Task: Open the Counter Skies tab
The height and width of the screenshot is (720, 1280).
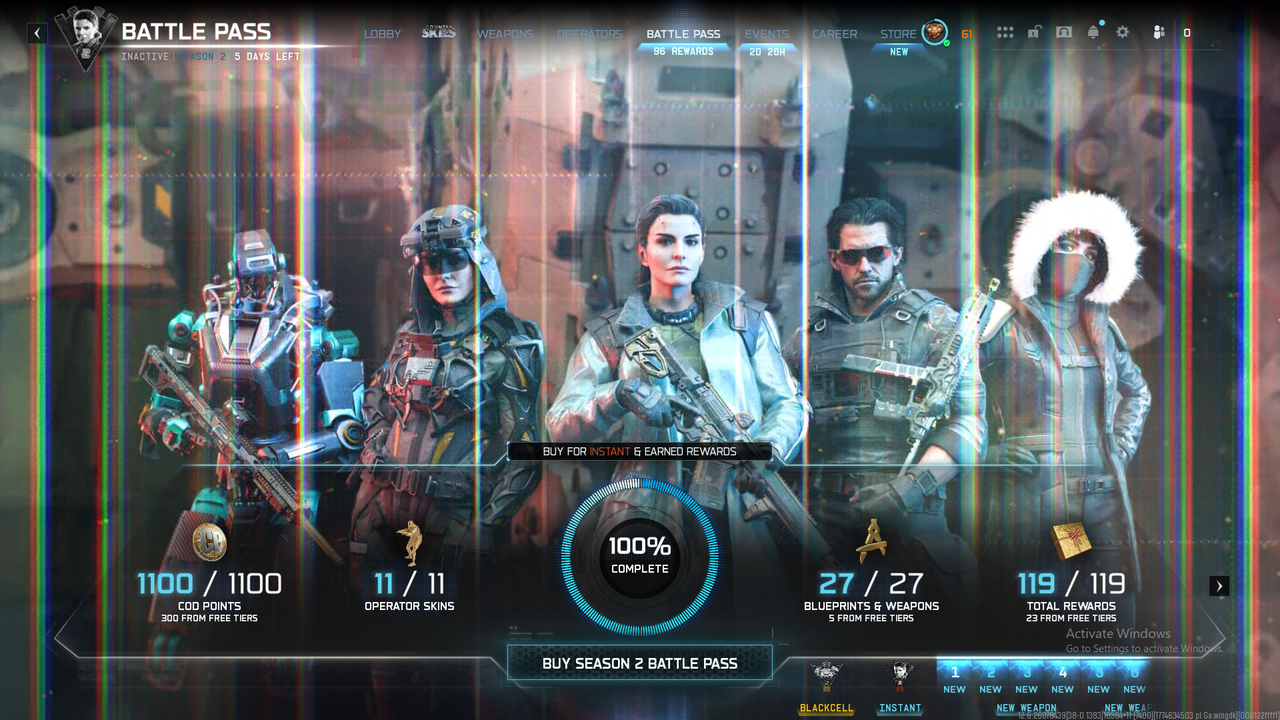Action: tap(438, 34)
